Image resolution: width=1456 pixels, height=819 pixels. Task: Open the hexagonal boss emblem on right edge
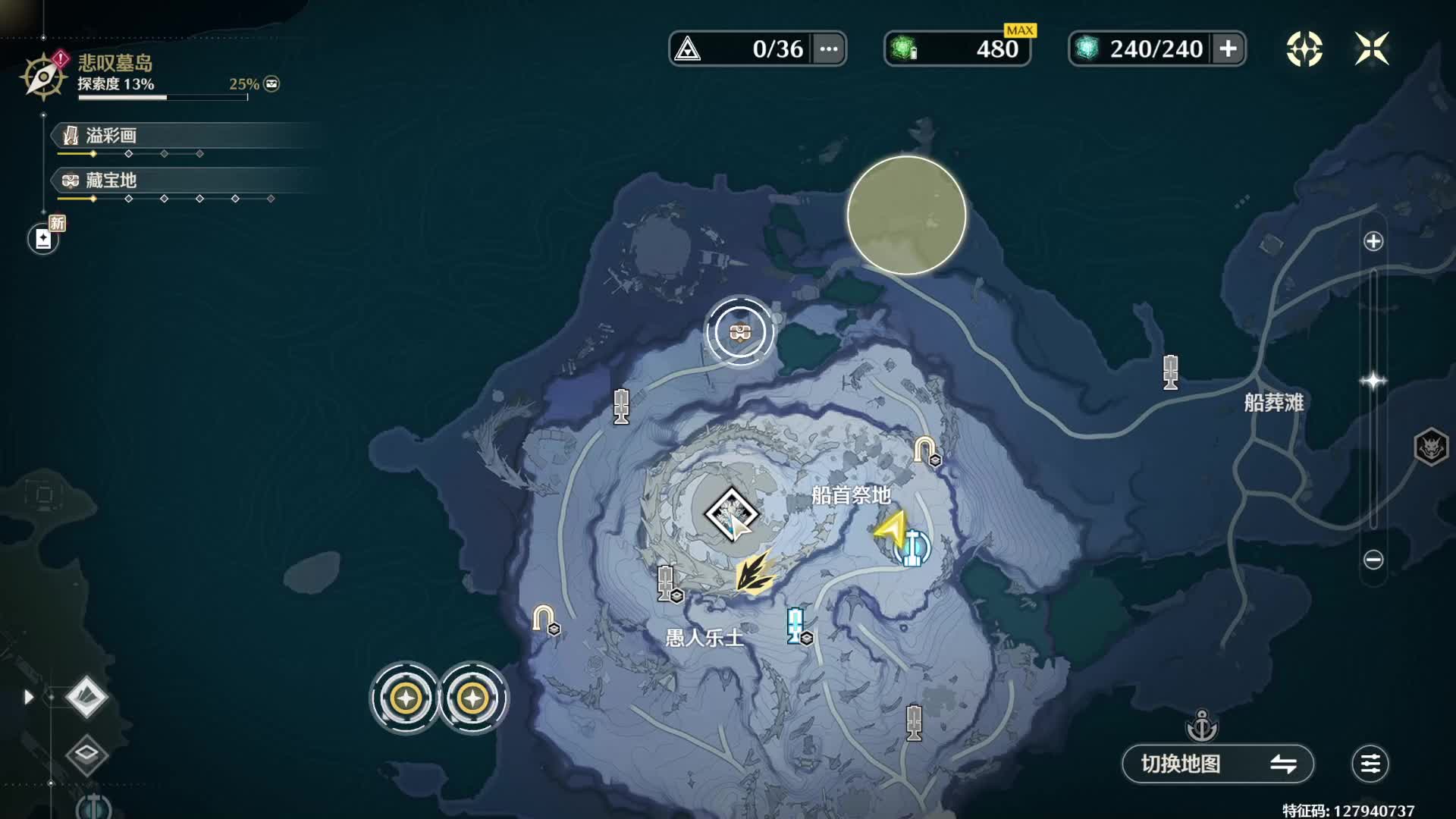click(1431, 447)
